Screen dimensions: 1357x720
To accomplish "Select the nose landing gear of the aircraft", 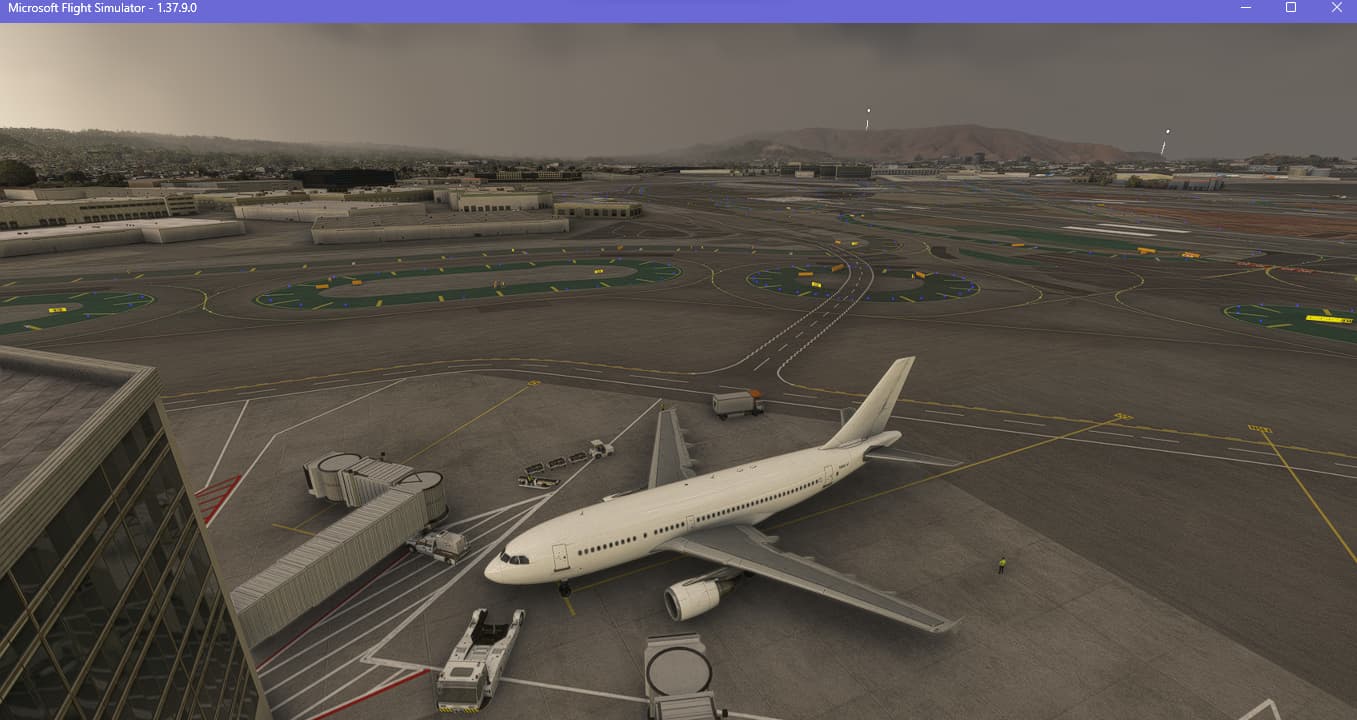I will click(564, 588).
